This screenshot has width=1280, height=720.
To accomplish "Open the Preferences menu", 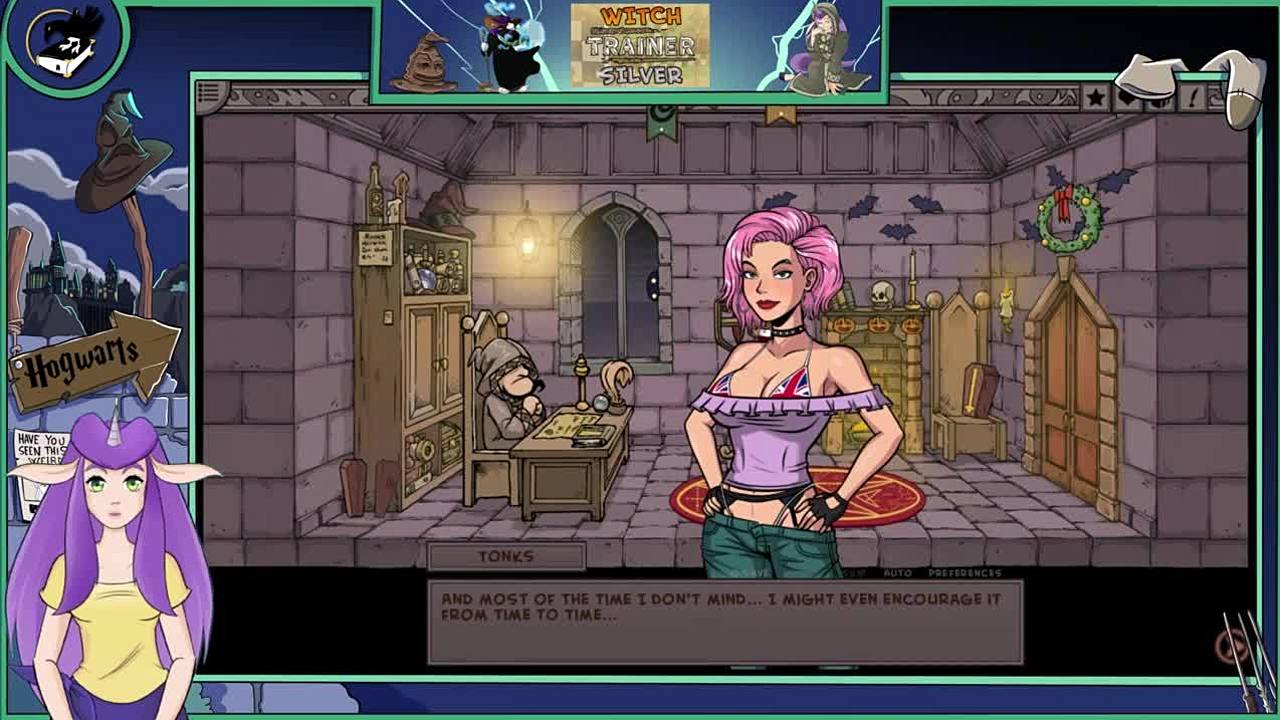I will tap(964, 573).
